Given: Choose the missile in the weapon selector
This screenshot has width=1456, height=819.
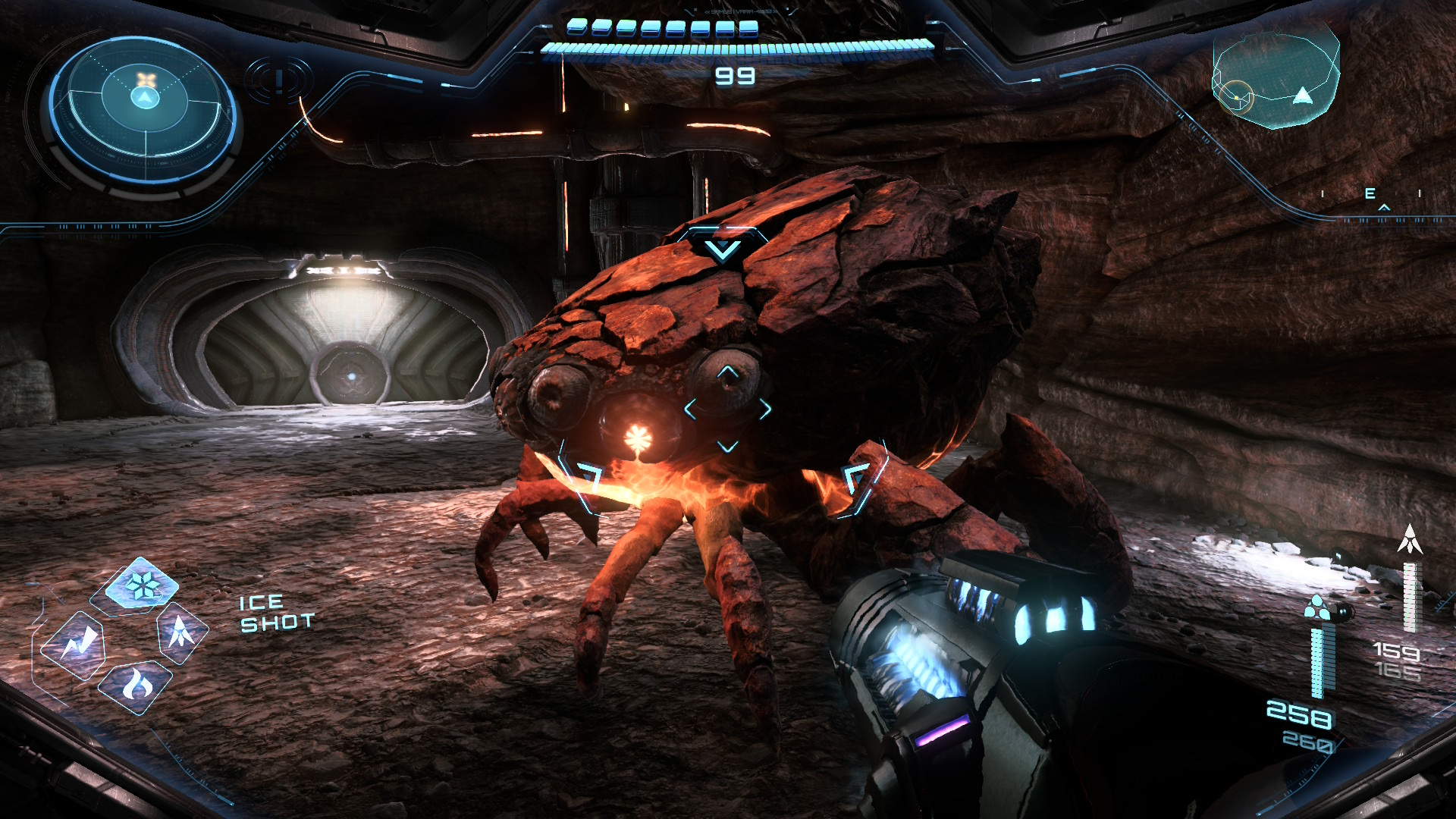Looking at the screenshot, I should (181, 632).
